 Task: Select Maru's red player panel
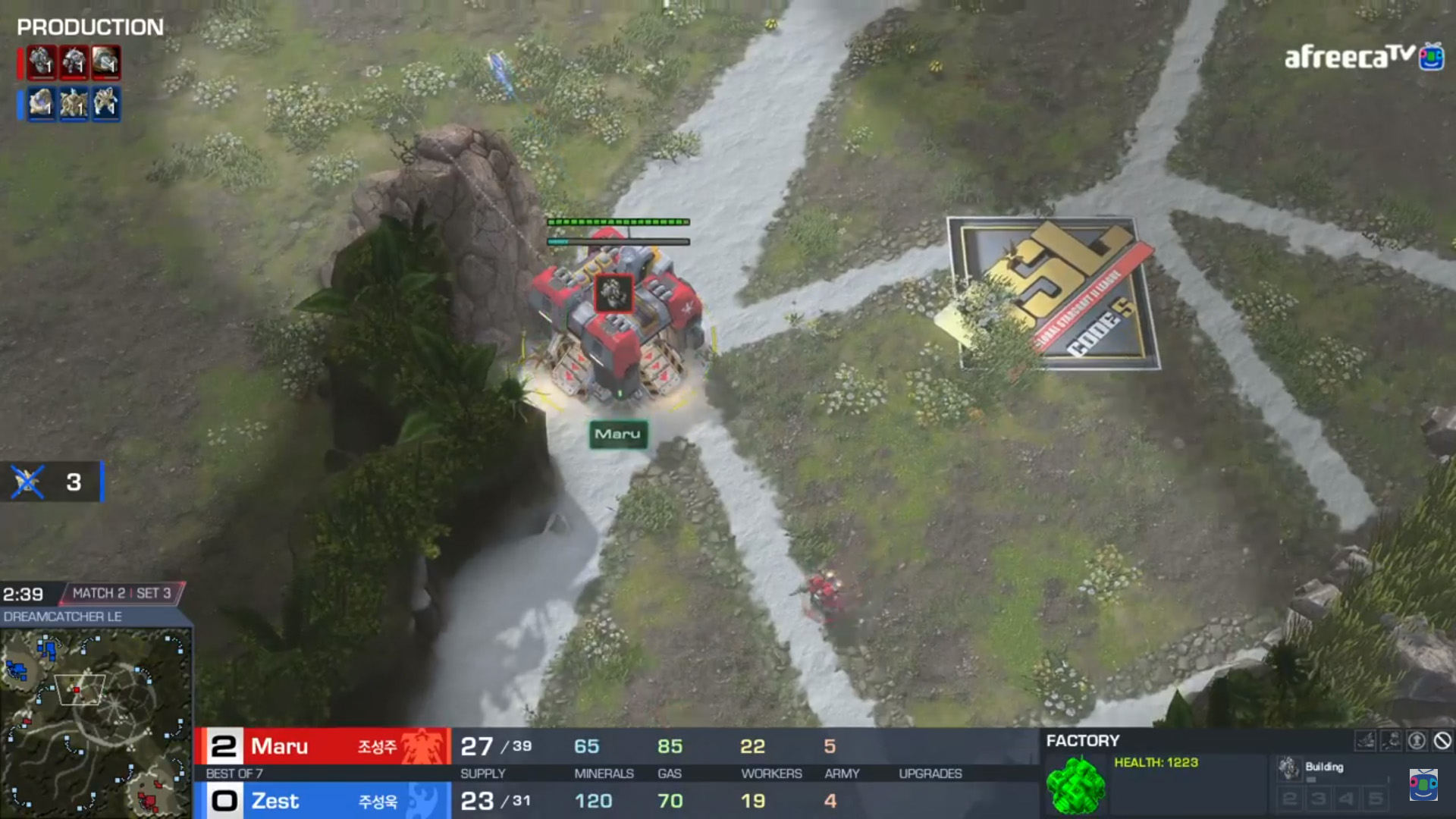tap(323, 747)
